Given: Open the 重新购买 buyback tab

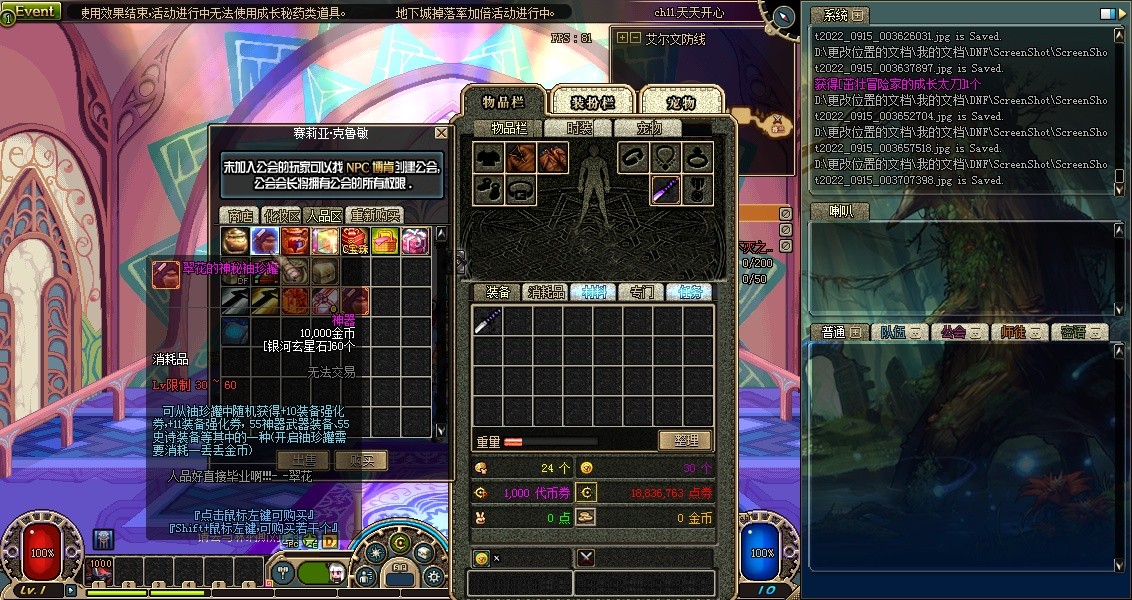Looking at the screenshot, I should (375, 215).
